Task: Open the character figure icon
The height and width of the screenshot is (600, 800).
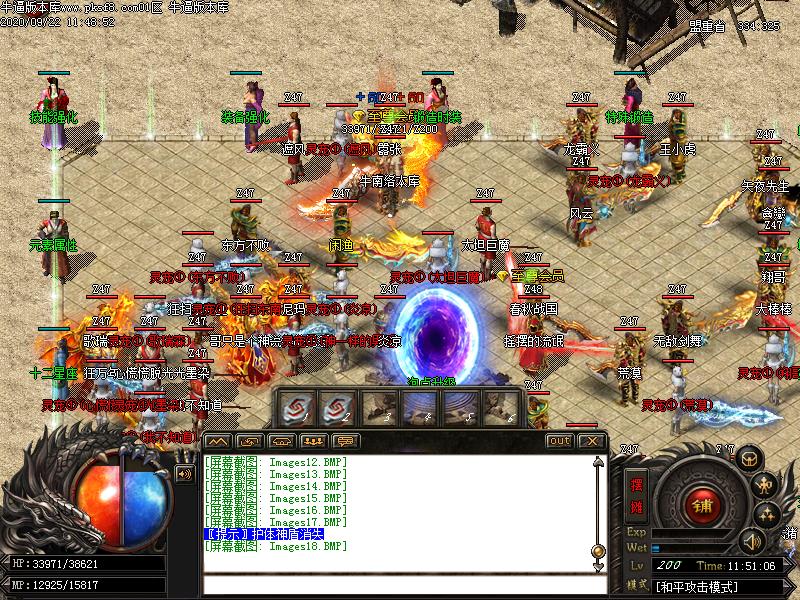Action: pos(767,486)
